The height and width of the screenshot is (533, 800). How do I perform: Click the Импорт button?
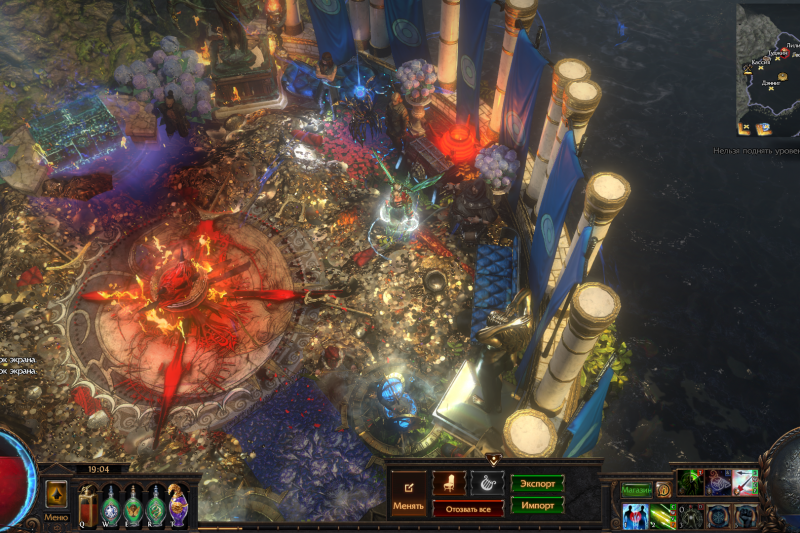537,505
